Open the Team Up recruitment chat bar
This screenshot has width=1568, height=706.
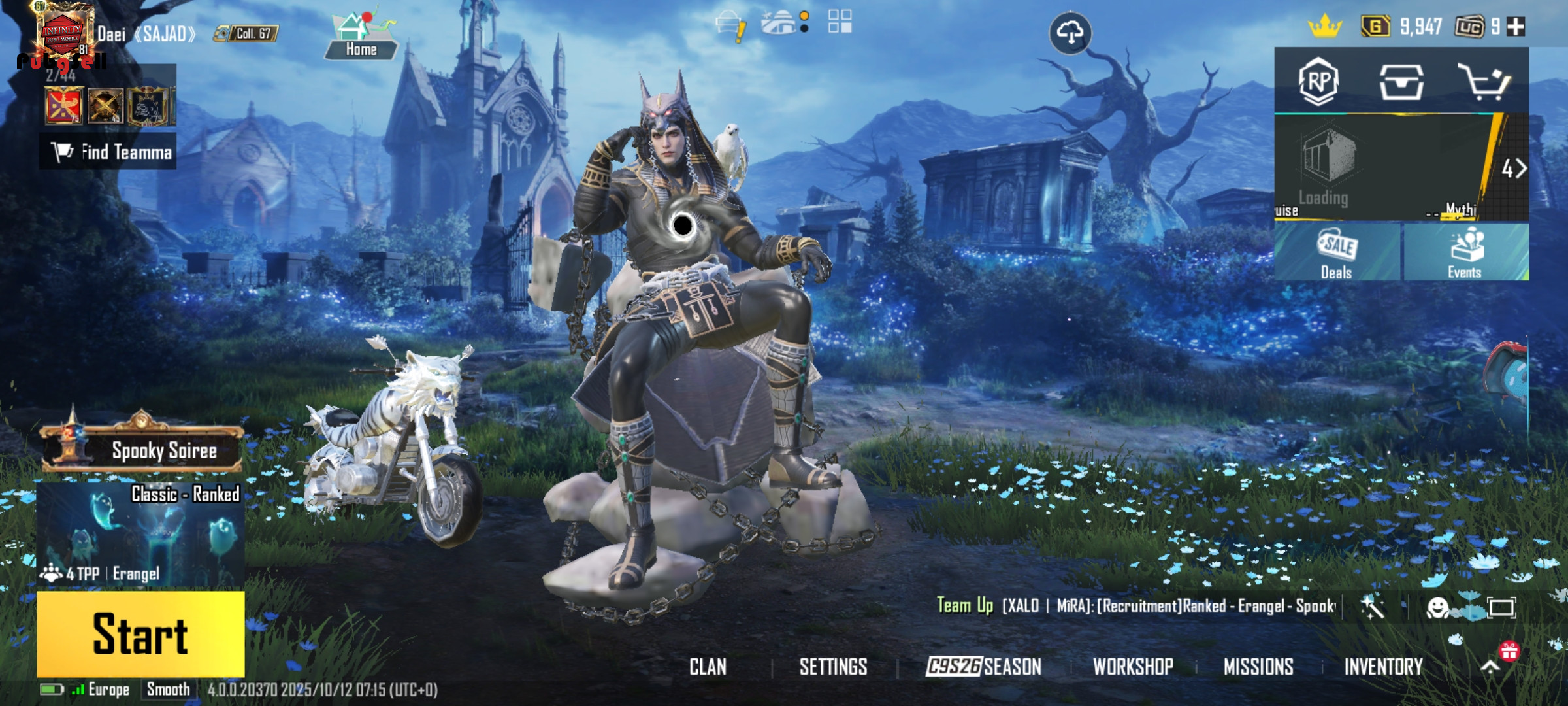pos(1137,606)
